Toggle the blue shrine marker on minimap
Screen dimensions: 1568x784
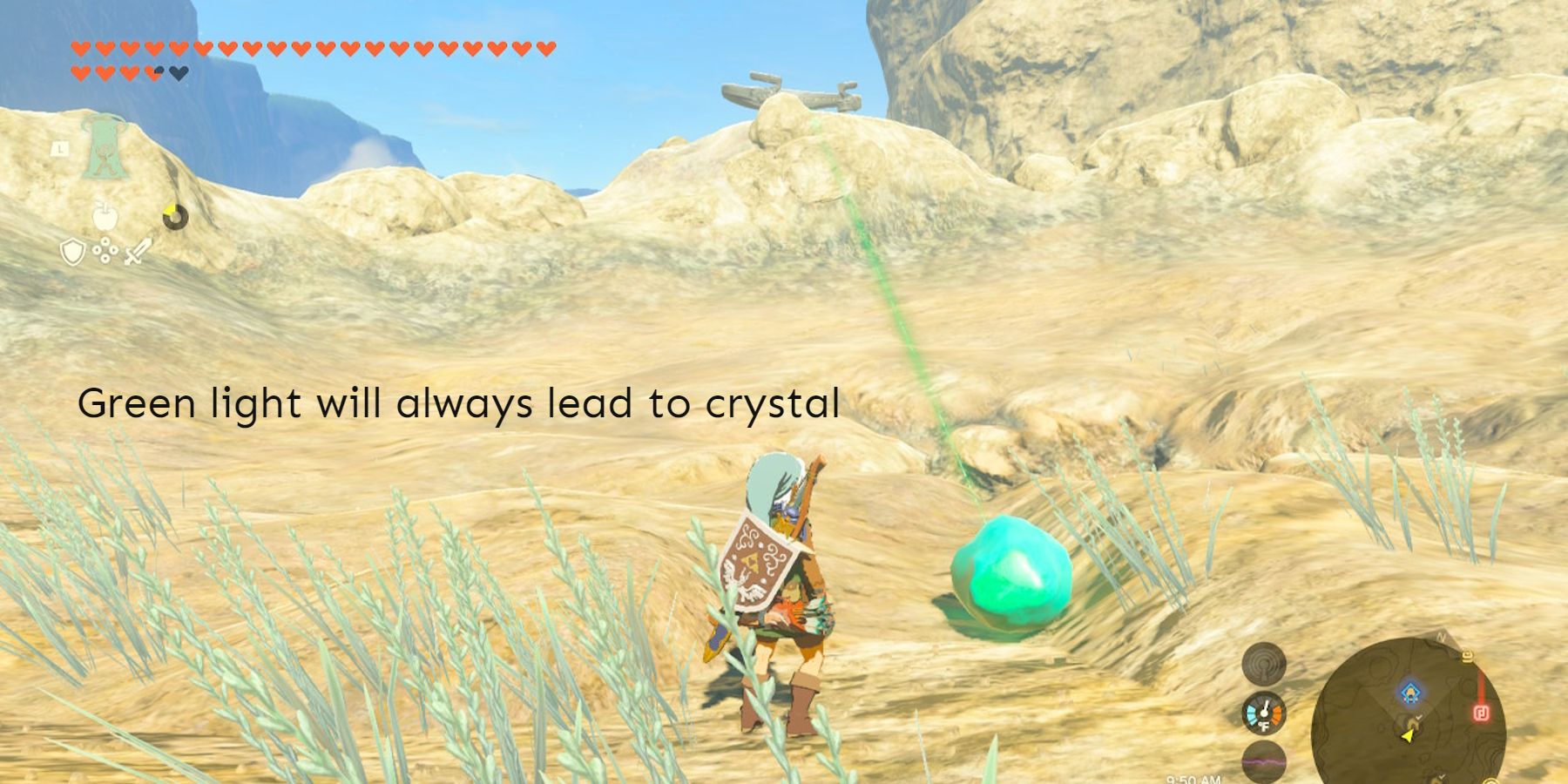(x=1410, y=691)
